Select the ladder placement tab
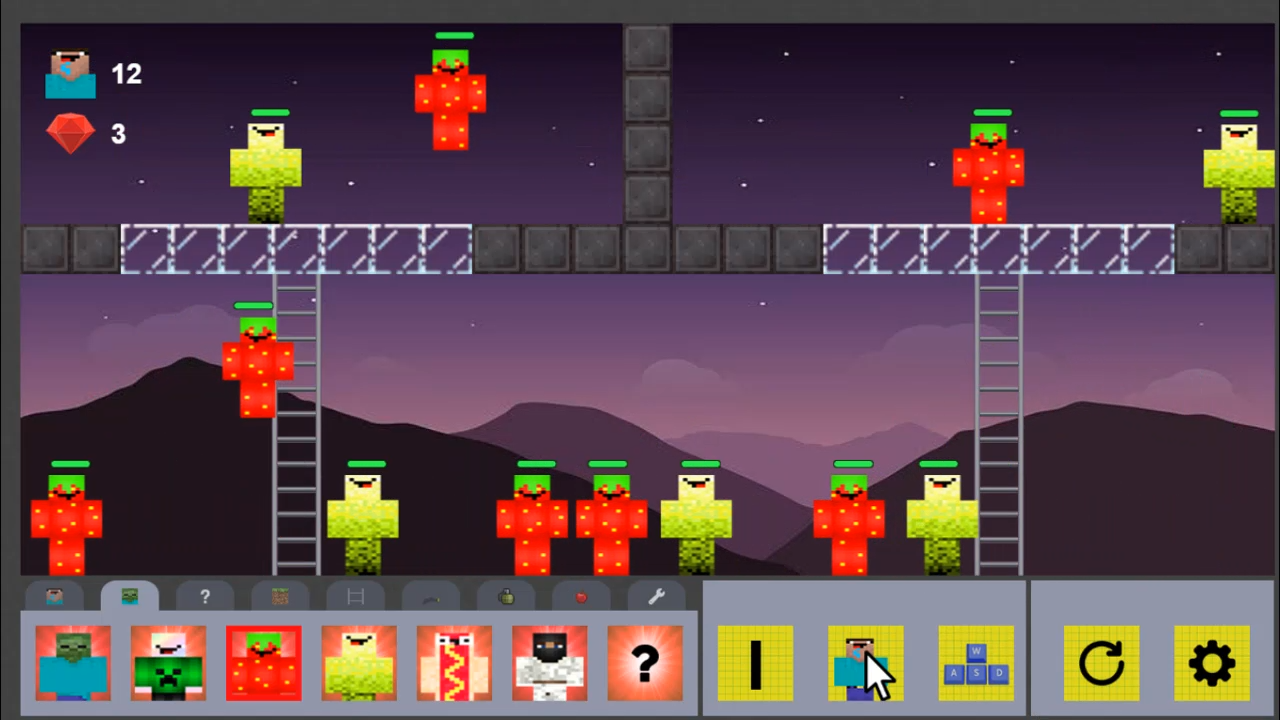The height and width of the screenshot is (720, 1280). point(355,597)
